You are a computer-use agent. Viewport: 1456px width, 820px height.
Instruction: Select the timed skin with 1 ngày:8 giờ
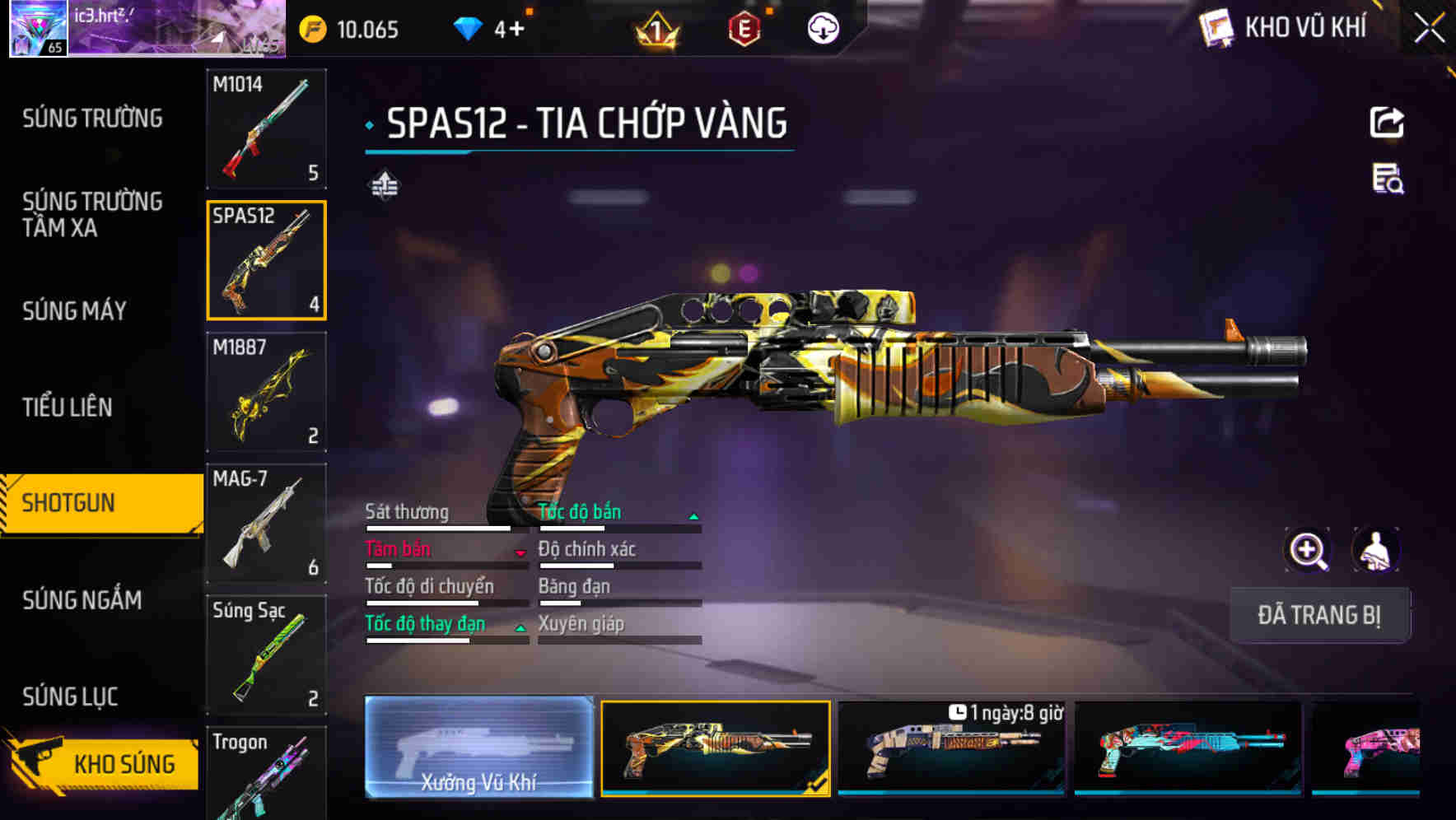[x=951, y=748]
